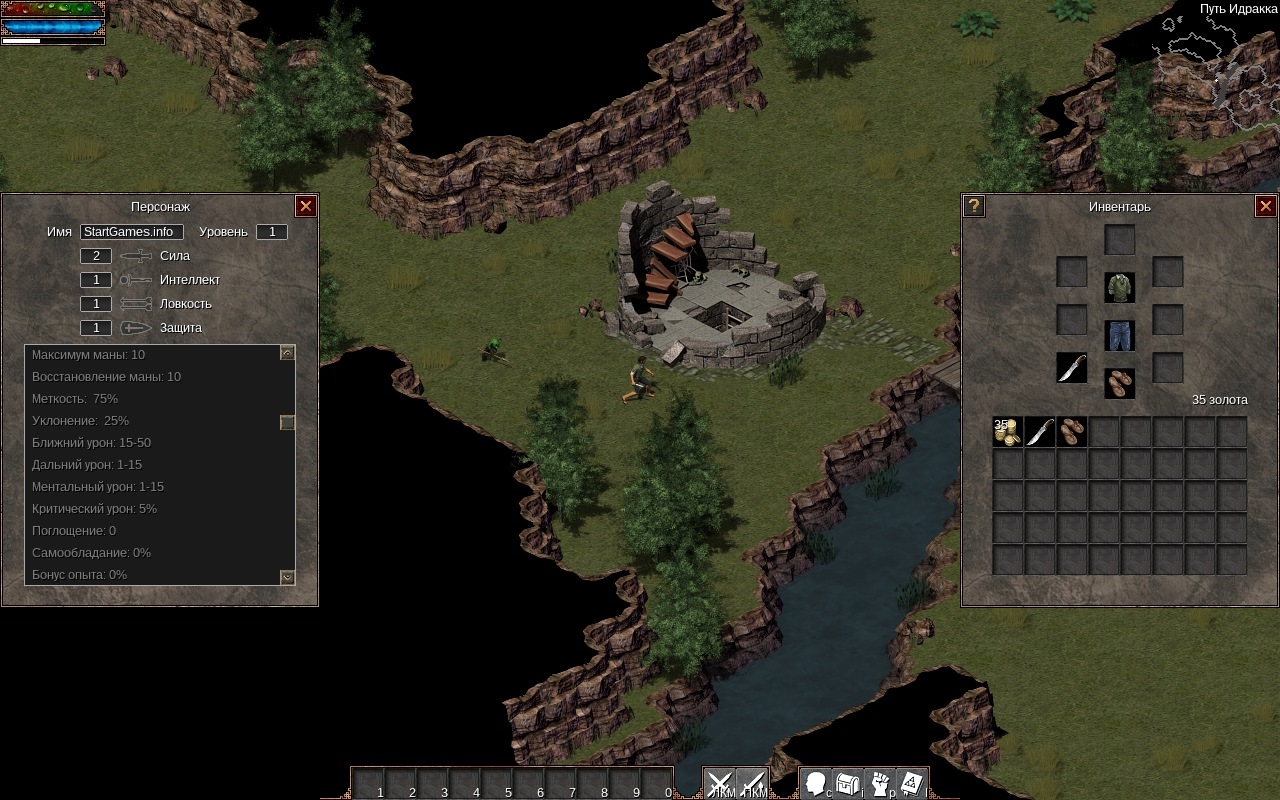The width and height of the screenshot is (1280, 800).
Task: Pick the gold coins stack in backpack
Action: click(1007, 432)
